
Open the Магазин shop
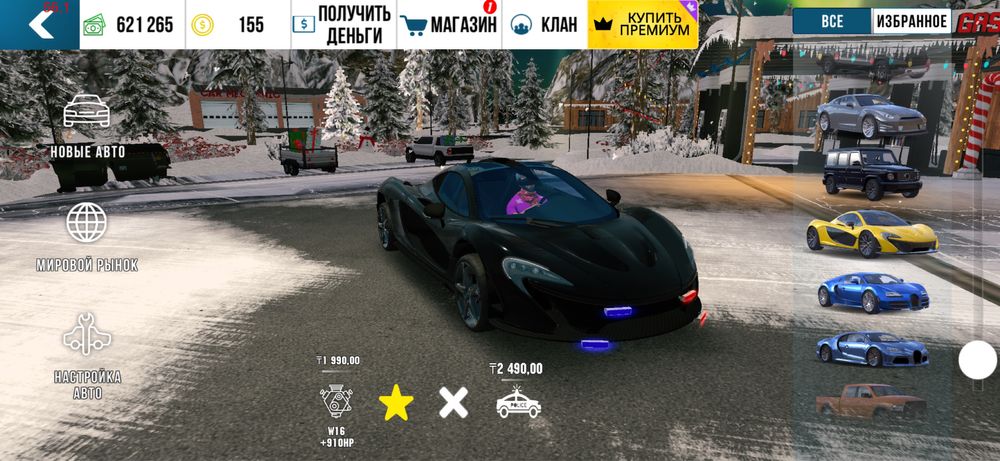448,25
